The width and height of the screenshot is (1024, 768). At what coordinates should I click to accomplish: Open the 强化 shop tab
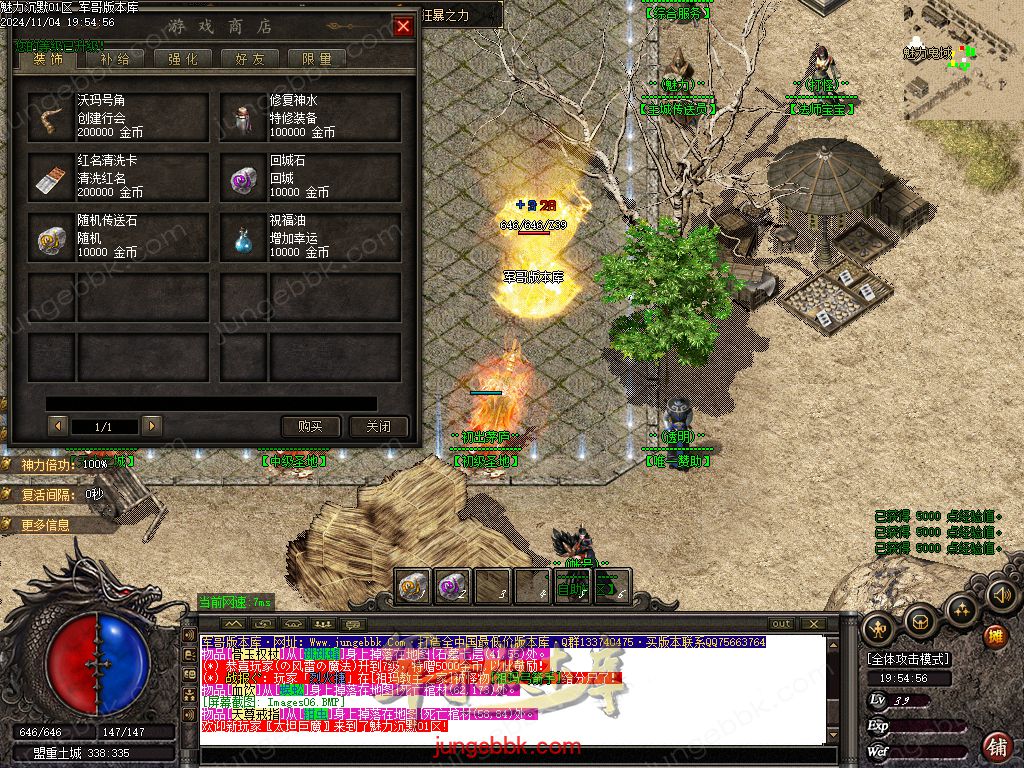coord(182,59)
